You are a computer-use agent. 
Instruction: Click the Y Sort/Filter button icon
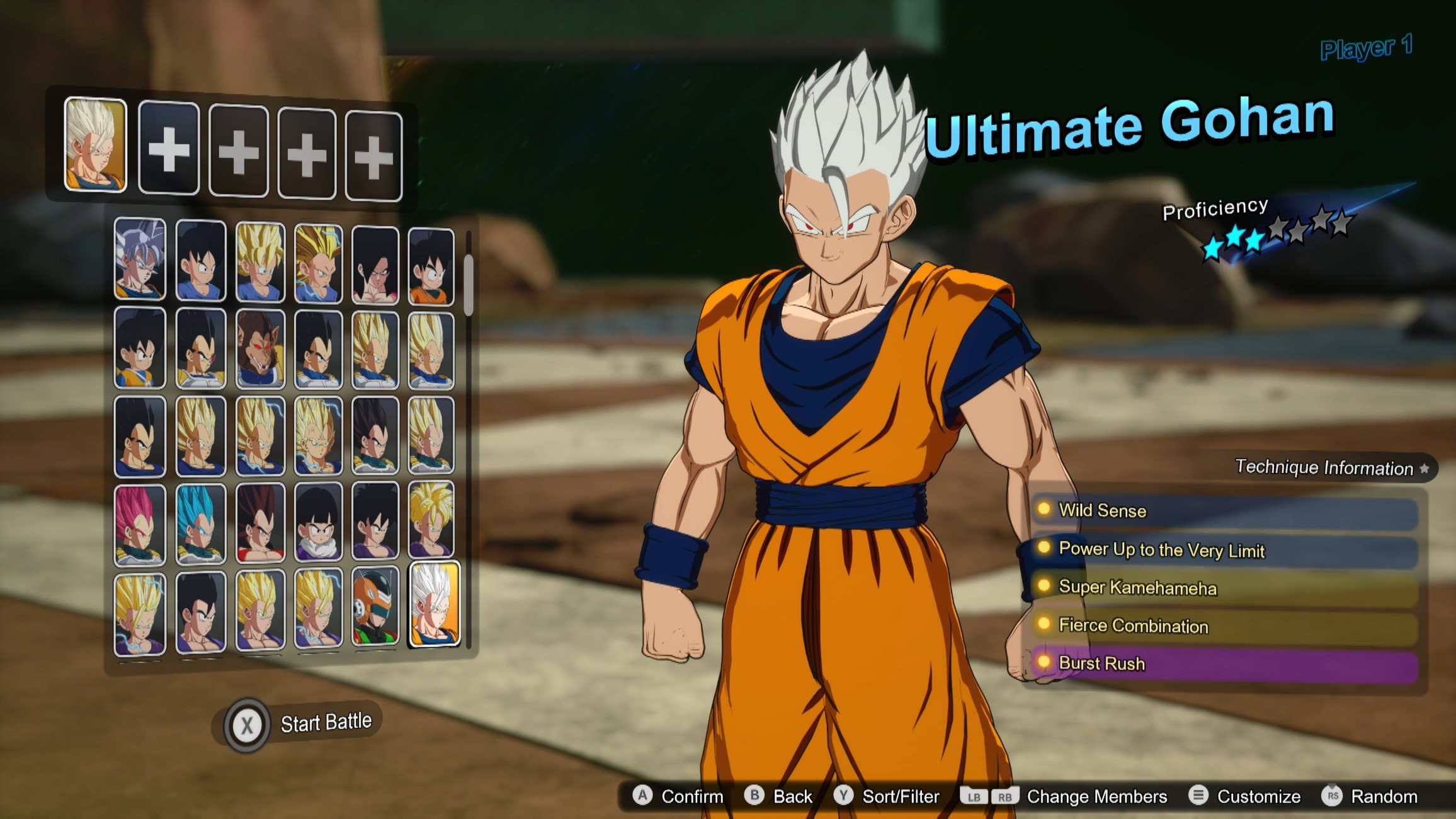(x=845, y=796)
